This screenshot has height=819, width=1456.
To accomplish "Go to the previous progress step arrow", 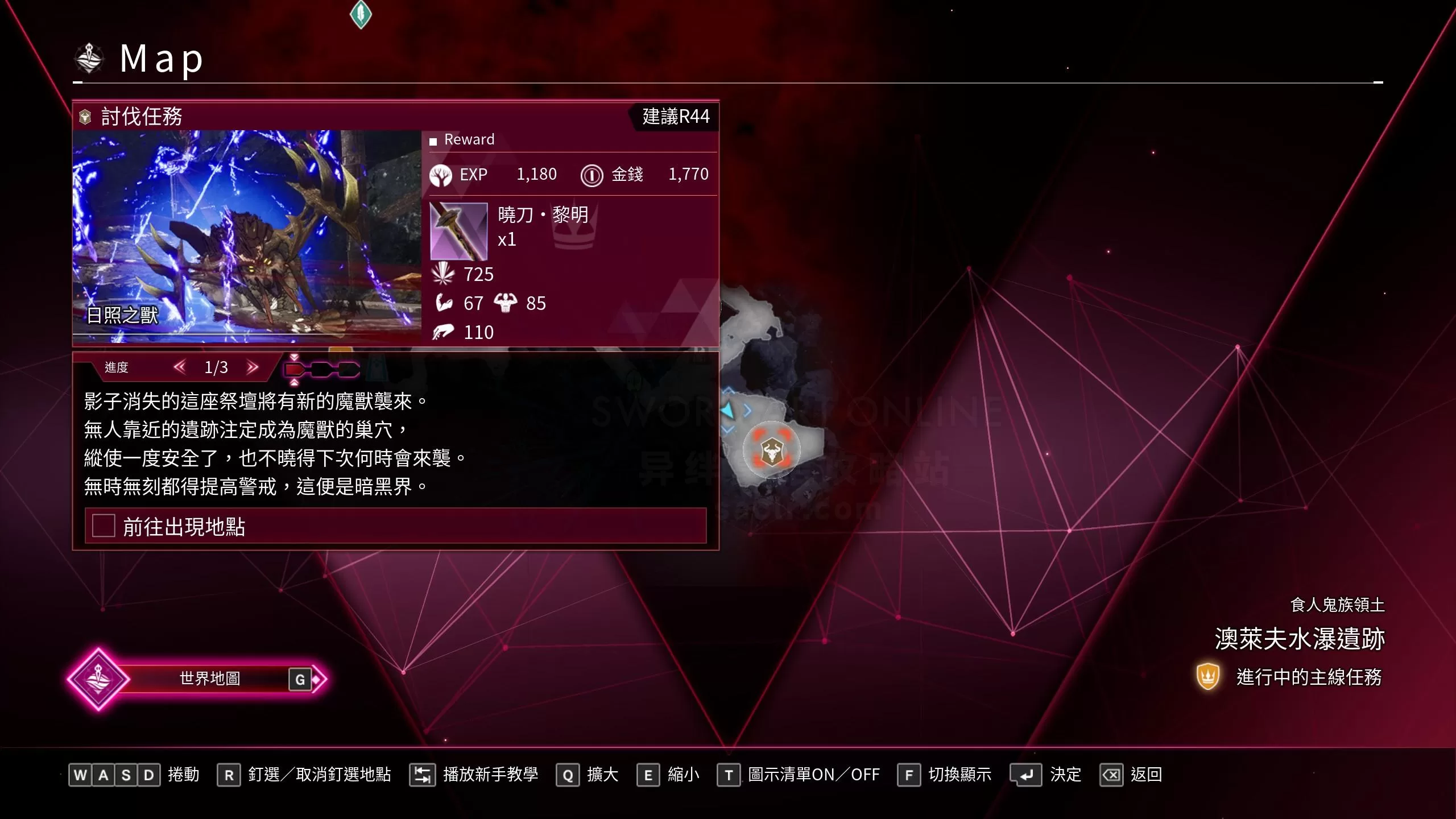I will (x=180, y=367).
